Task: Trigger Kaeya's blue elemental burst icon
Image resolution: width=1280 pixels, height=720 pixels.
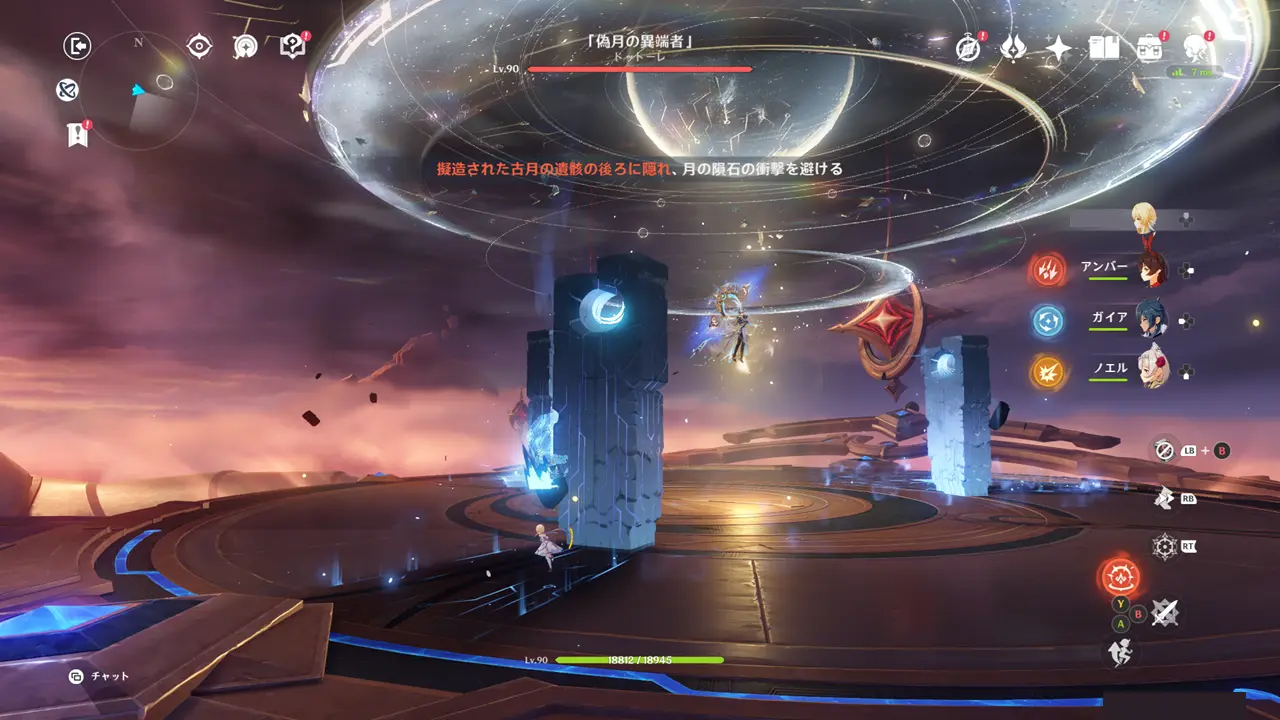Action: 1048,321
